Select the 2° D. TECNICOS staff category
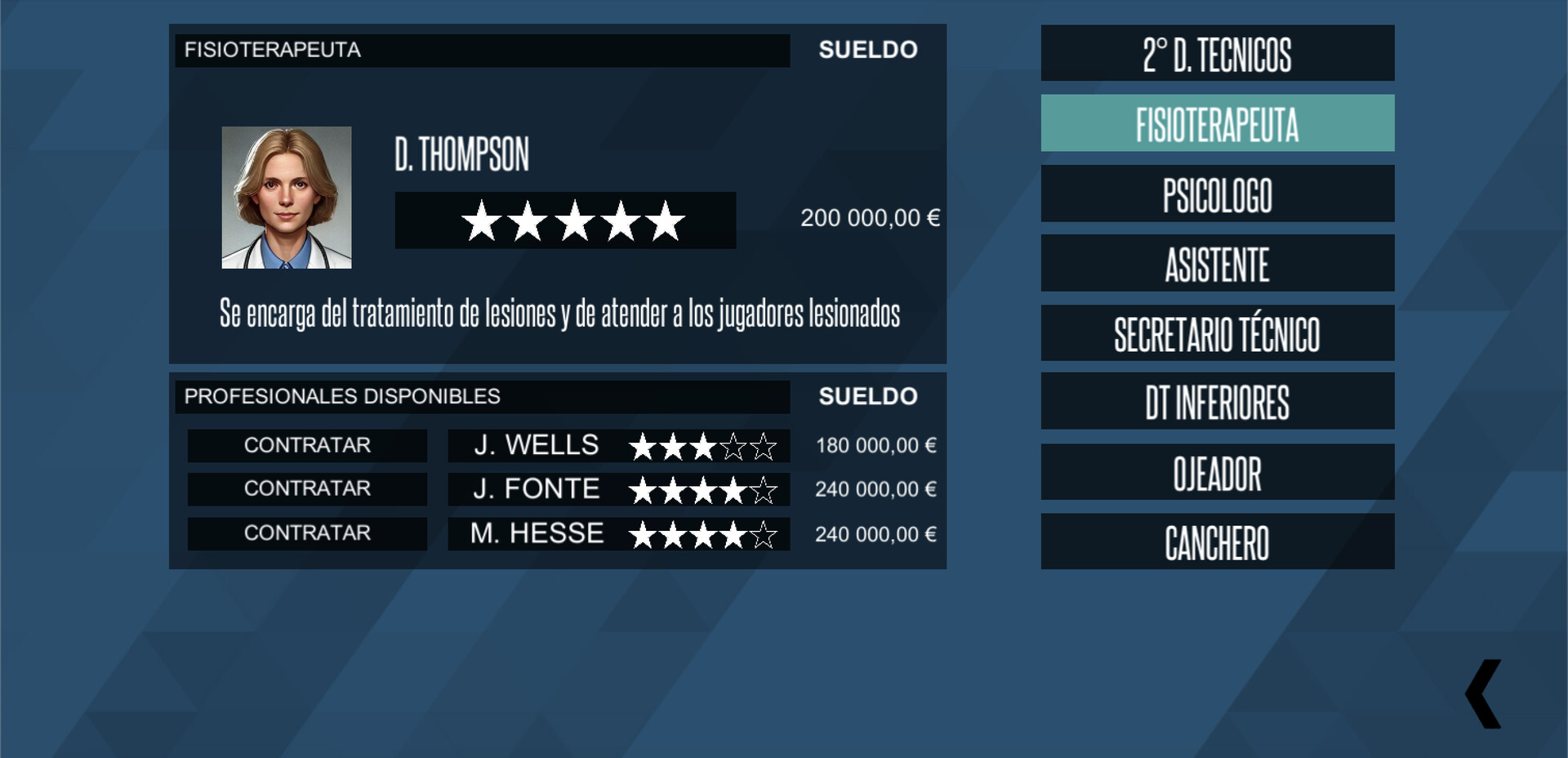 1216,58
